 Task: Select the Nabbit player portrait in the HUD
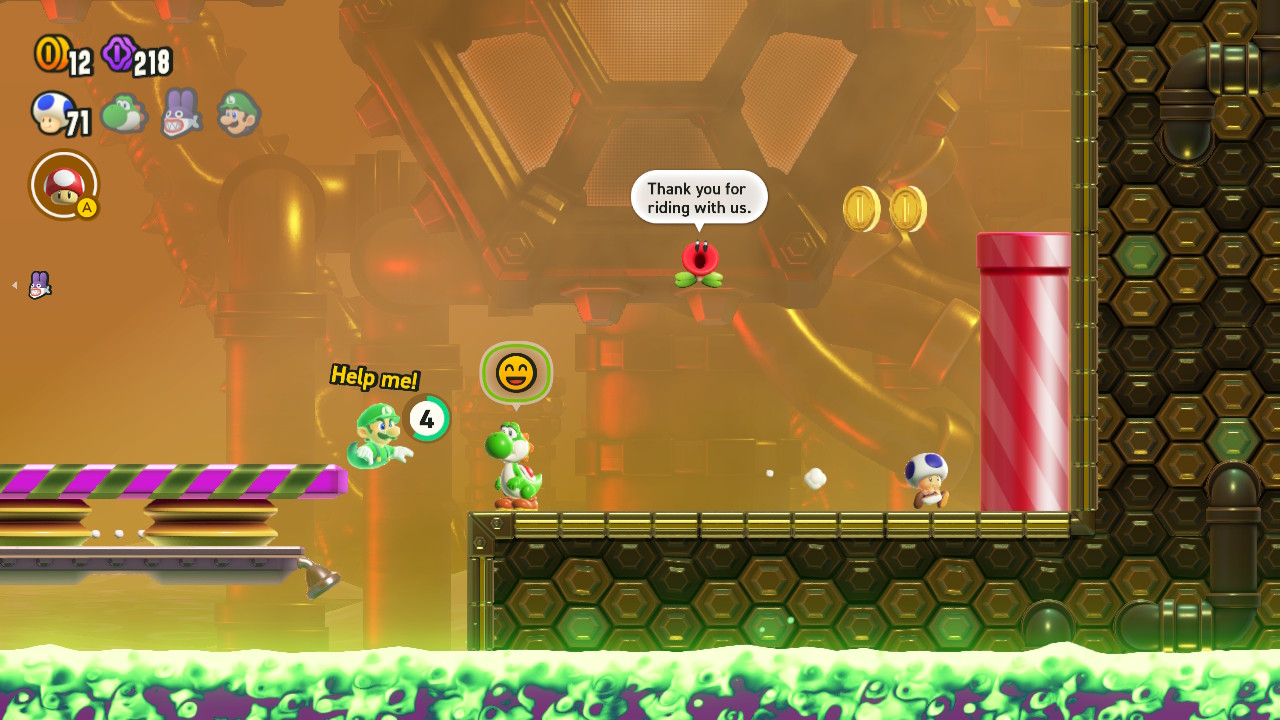point(181,113)
